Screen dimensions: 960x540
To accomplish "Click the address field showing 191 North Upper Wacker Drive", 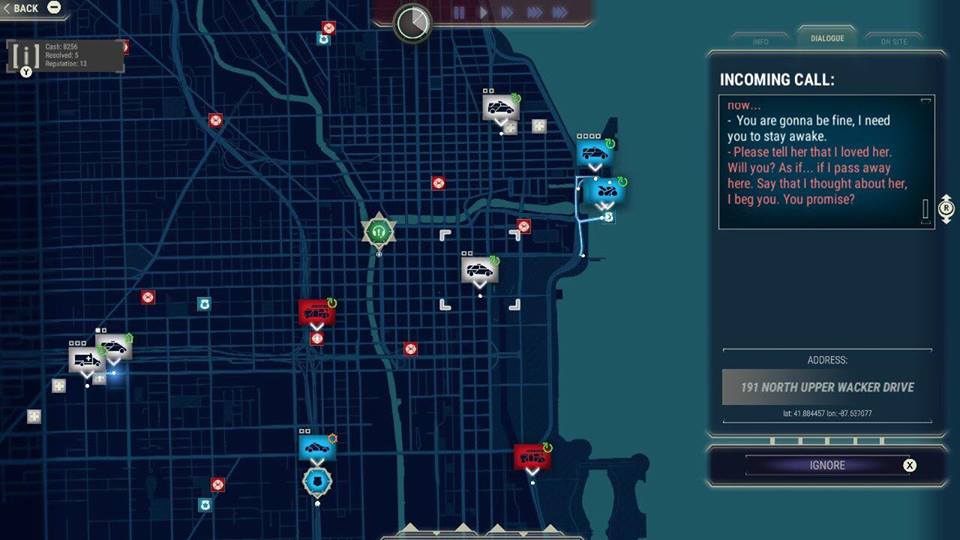I will point(827,387).
